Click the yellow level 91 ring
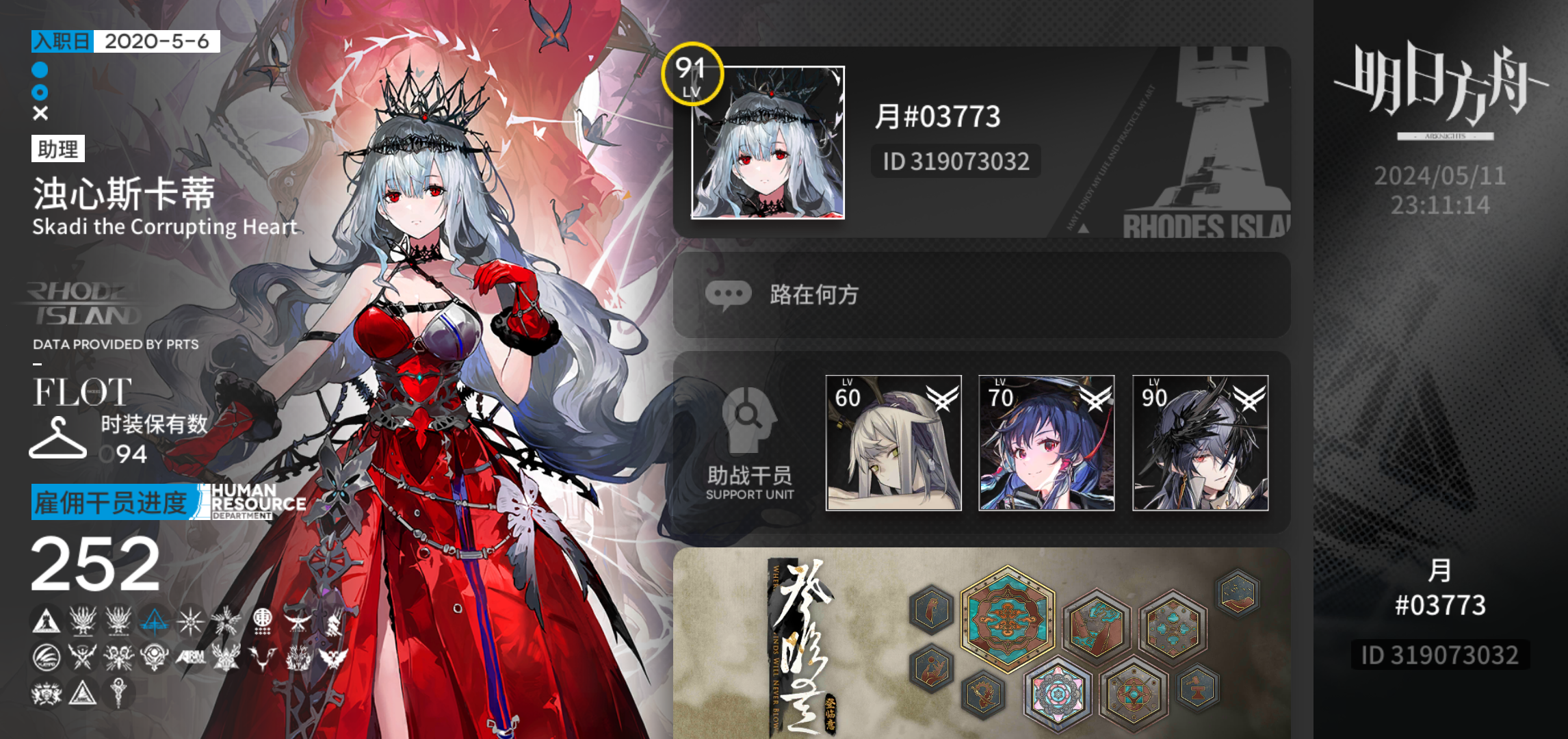The width and height of the screenshot is (1568, 739). pos(693,76)
